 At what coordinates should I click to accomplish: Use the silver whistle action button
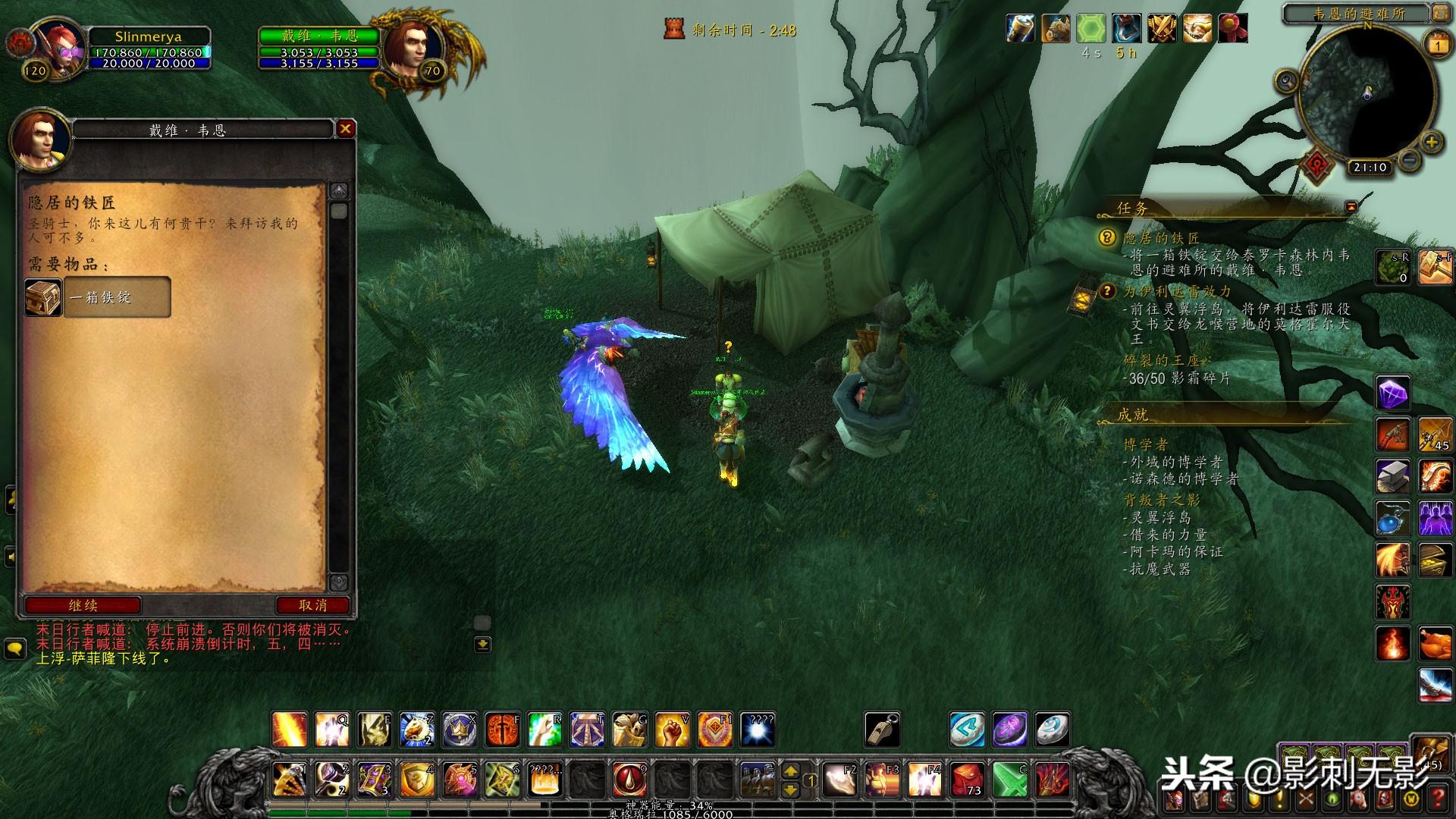883,730
